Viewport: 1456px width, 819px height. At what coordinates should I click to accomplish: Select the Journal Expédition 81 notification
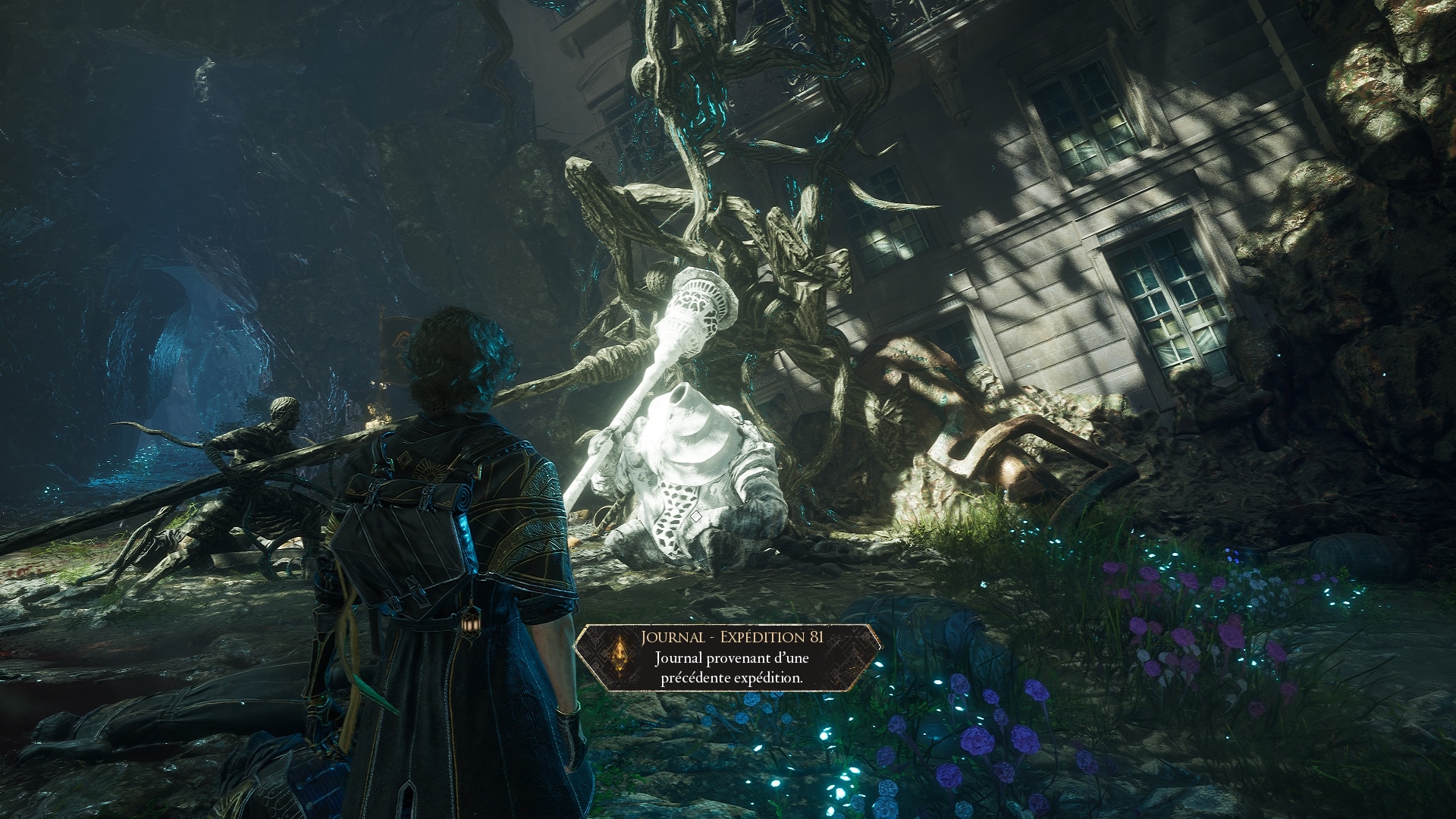[x=730, y=657]
